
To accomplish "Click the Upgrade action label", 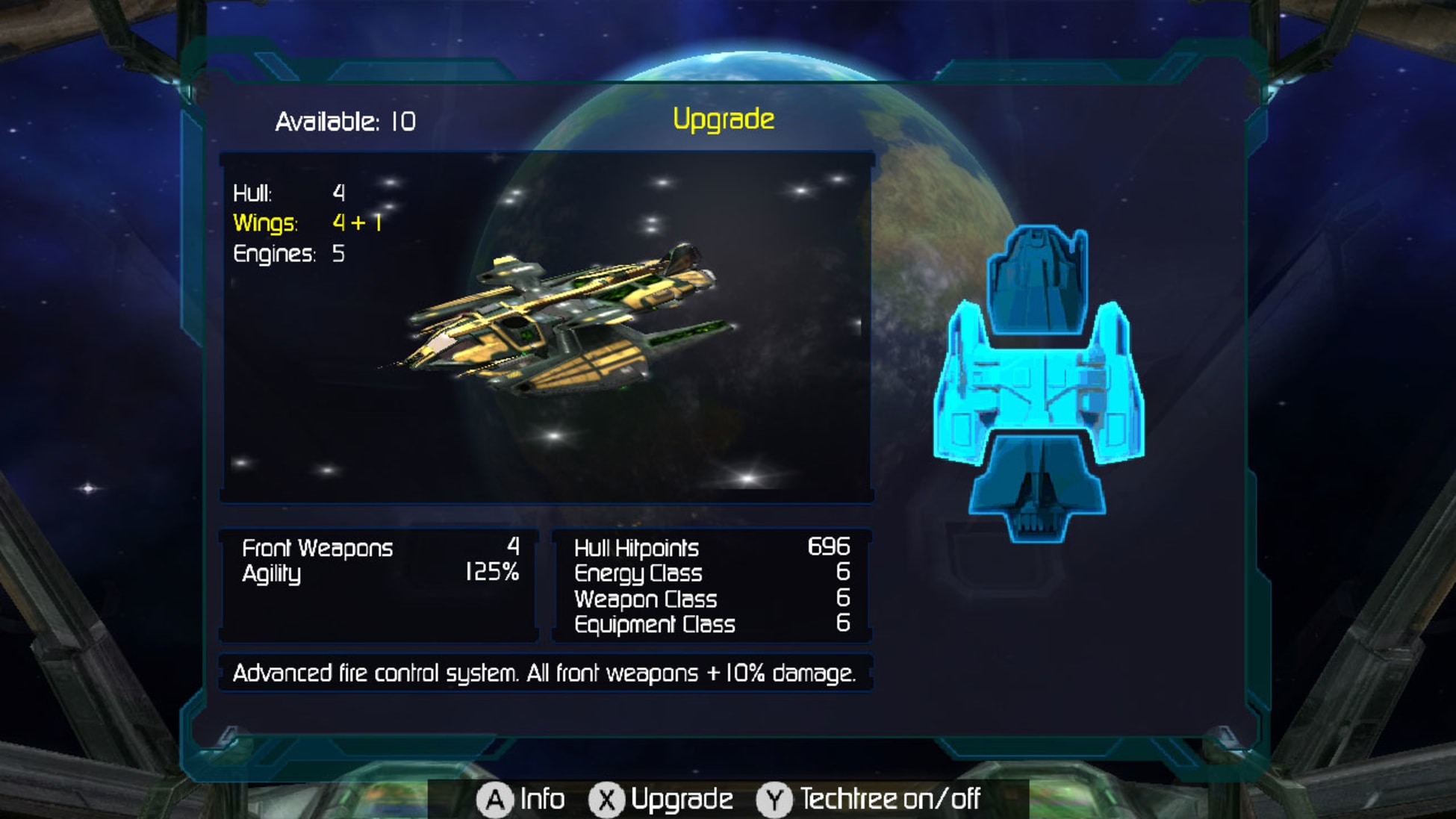I will [684, 799].
